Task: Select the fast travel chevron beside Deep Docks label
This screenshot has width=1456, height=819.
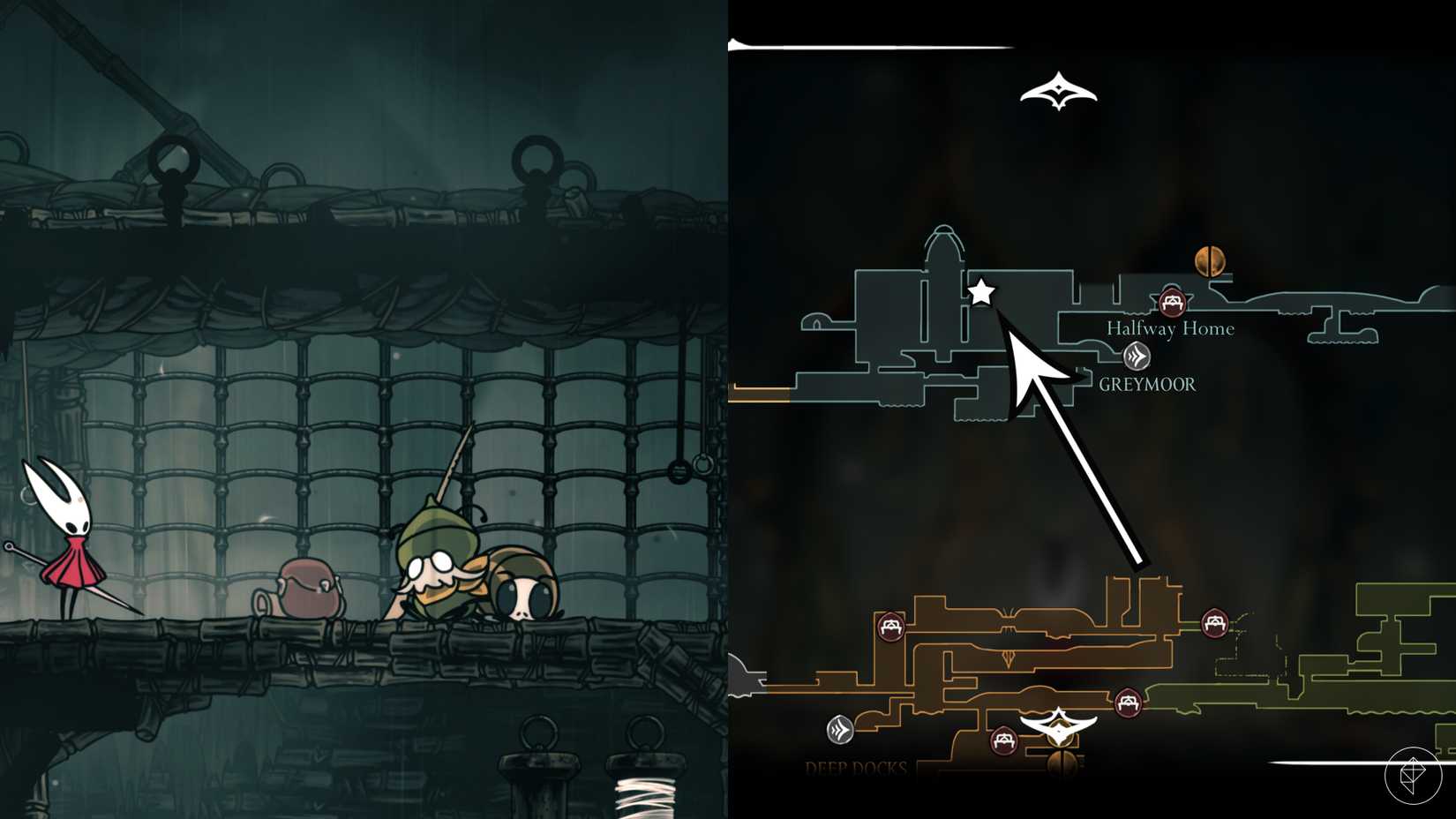Action: click(838, 728)
